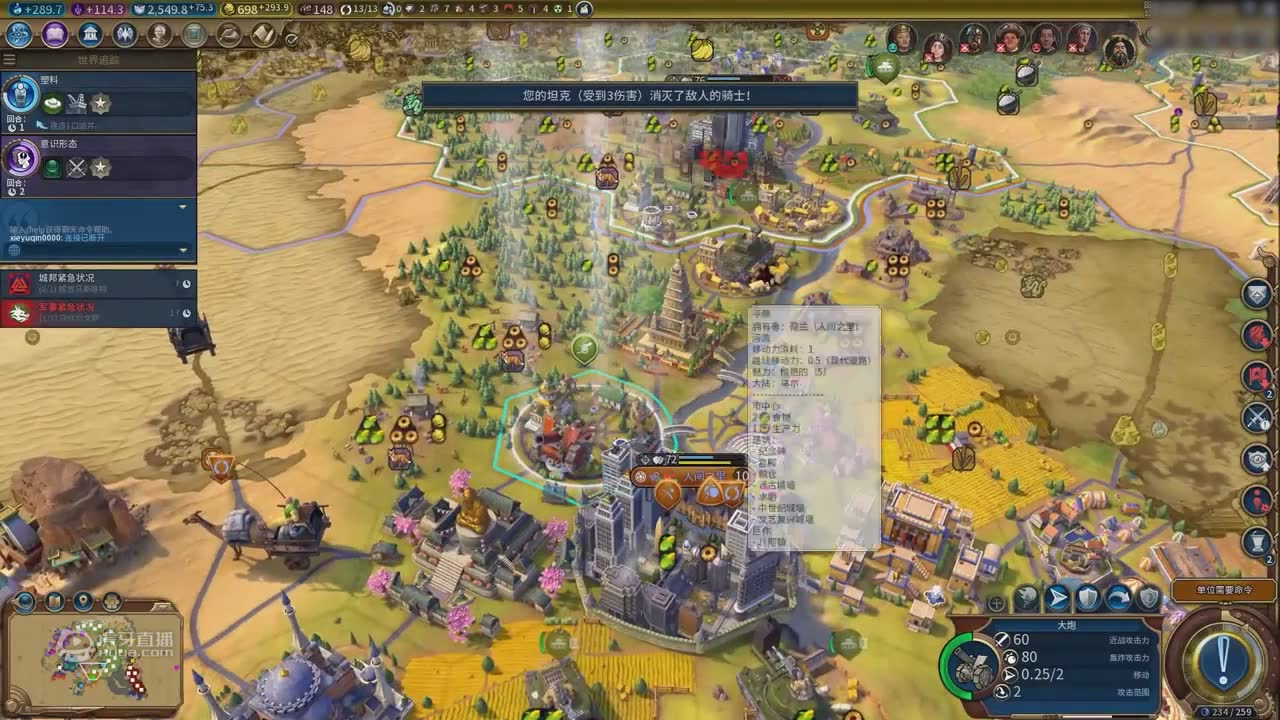Open the Great People screen (portrait icon)
Image resolution: width=1280 pixels, height=720 pixels.
point(160,35)
